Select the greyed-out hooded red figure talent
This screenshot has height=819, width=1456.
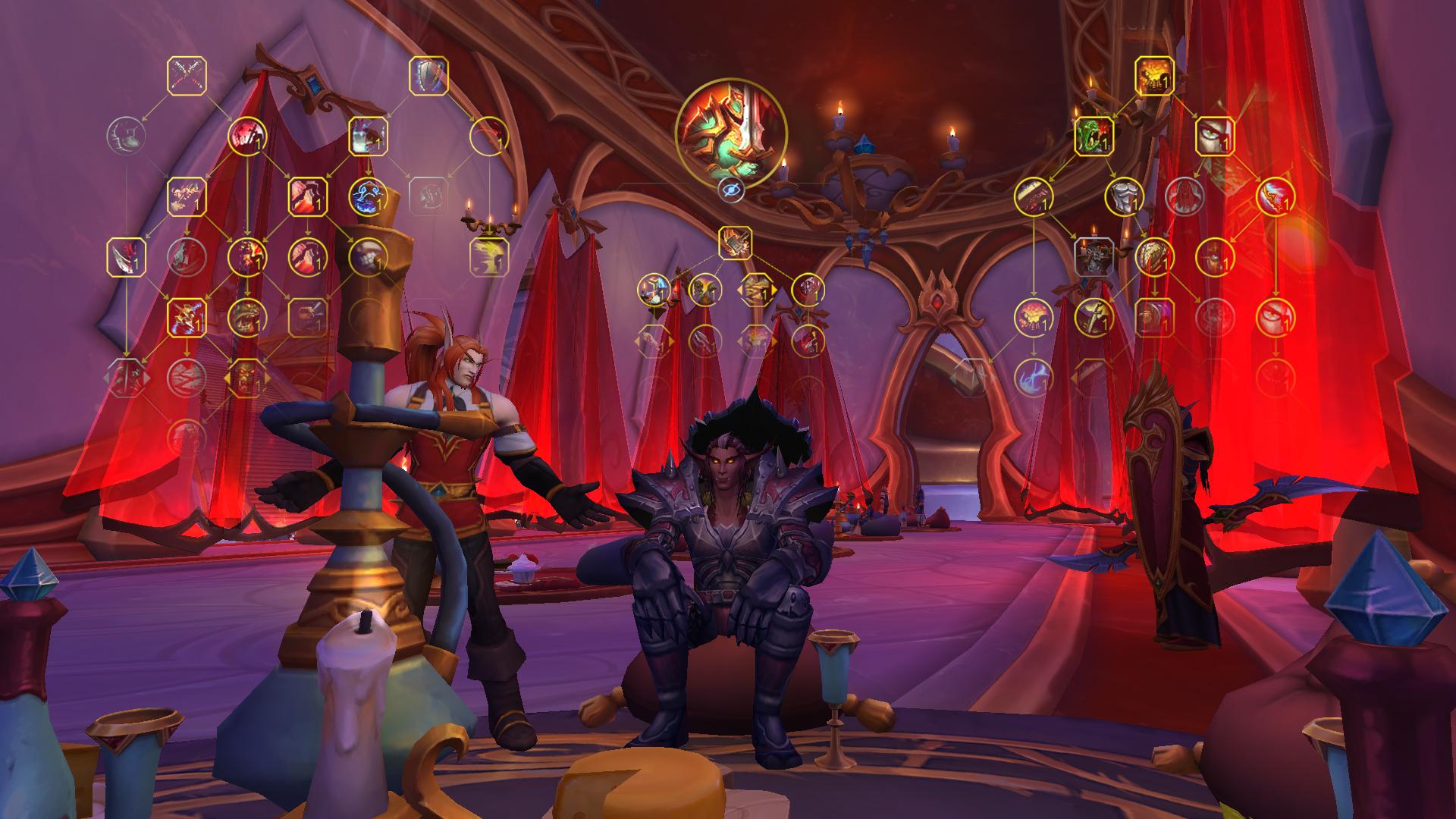tap(1185, 196)
